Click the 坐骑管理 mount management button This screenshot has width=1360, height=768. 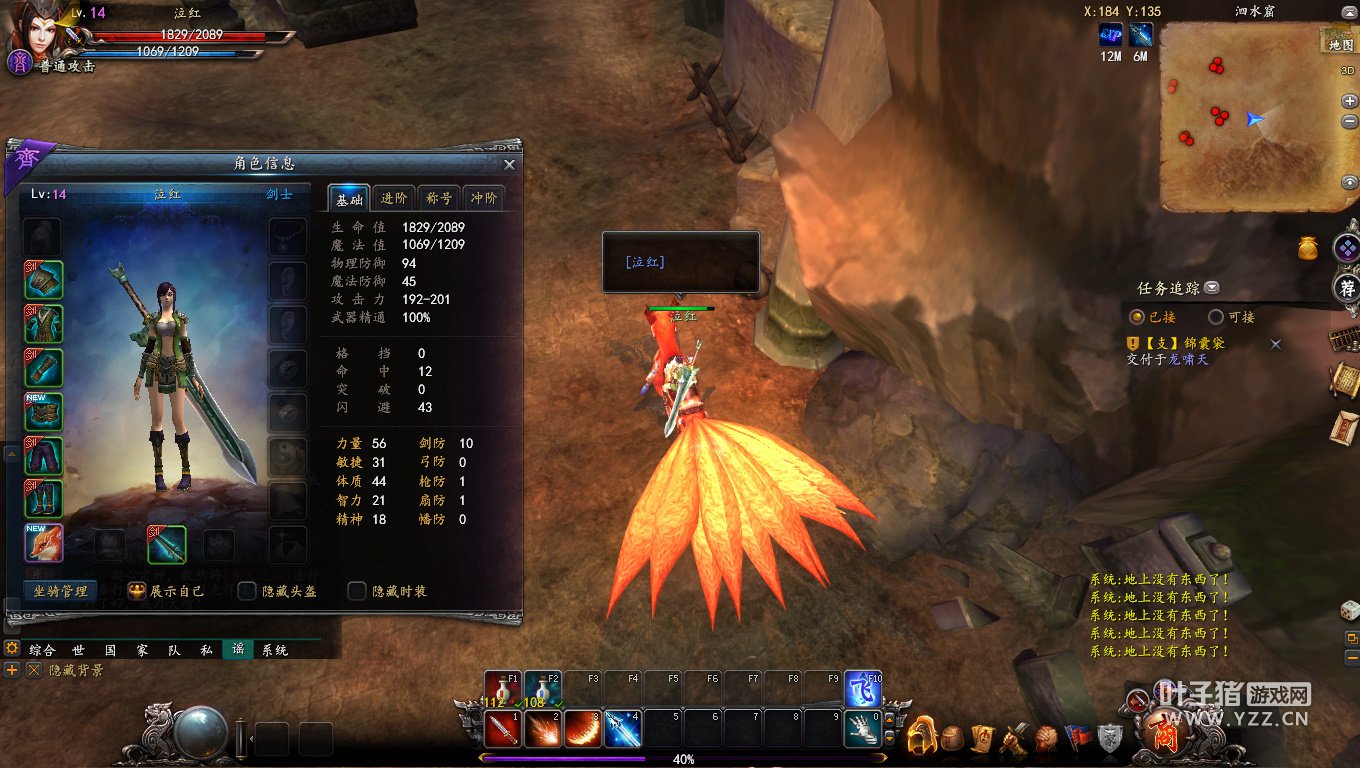pos(59,591)
